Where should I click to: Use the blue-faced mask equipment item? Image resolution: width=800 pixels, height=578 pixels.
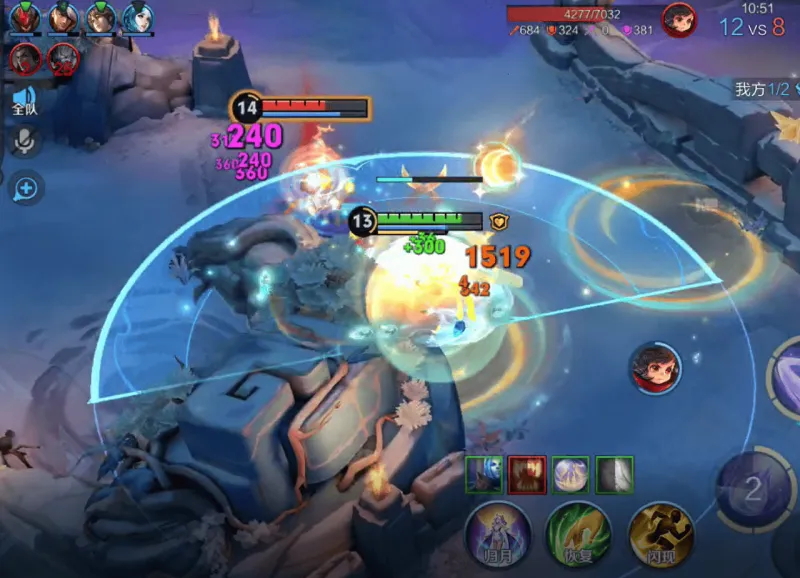click(481, 473)
